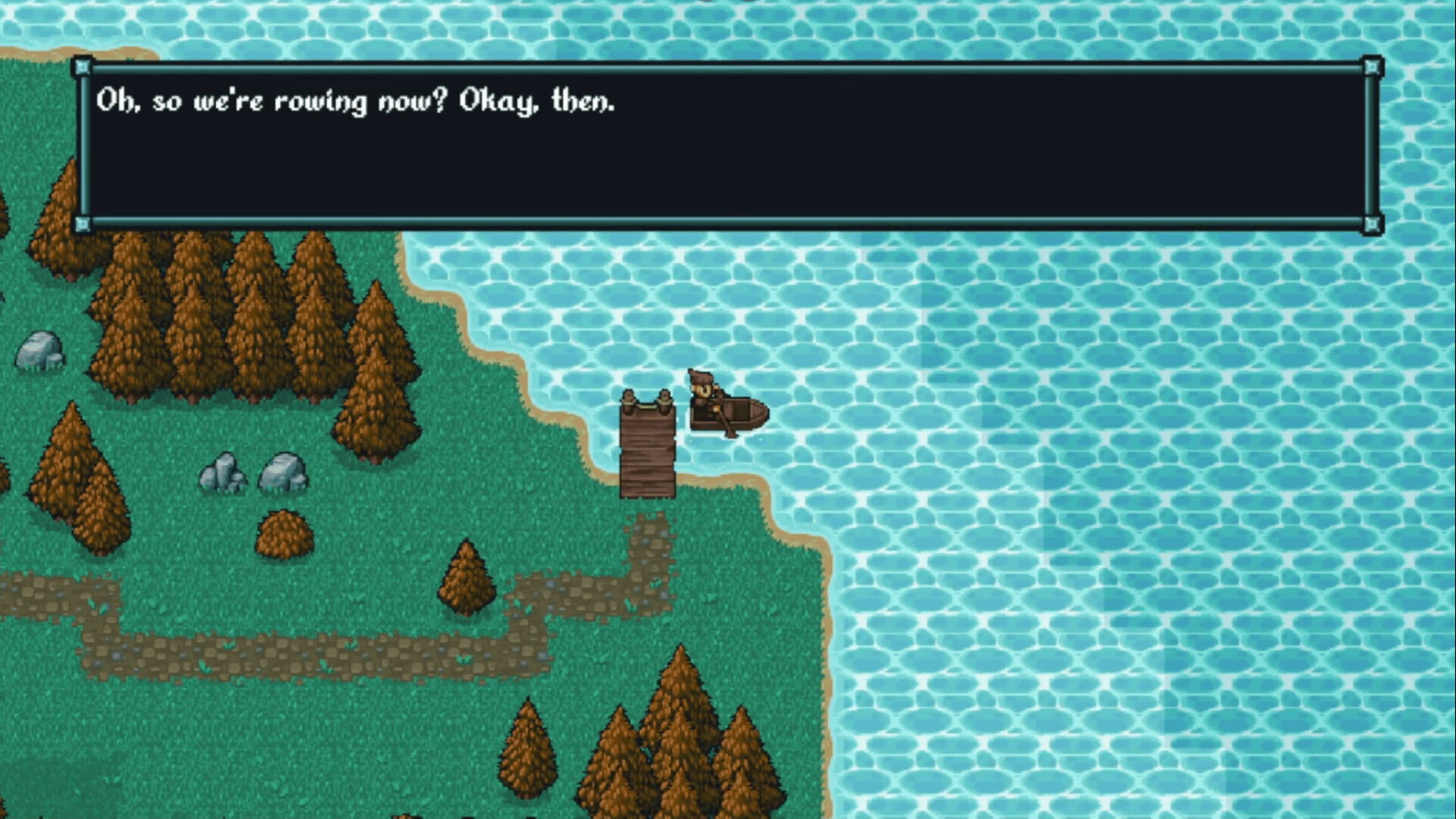Click the top-left dialogue box corner ornament
Screen dimensions: 1456x819
[x=83, y=68]
